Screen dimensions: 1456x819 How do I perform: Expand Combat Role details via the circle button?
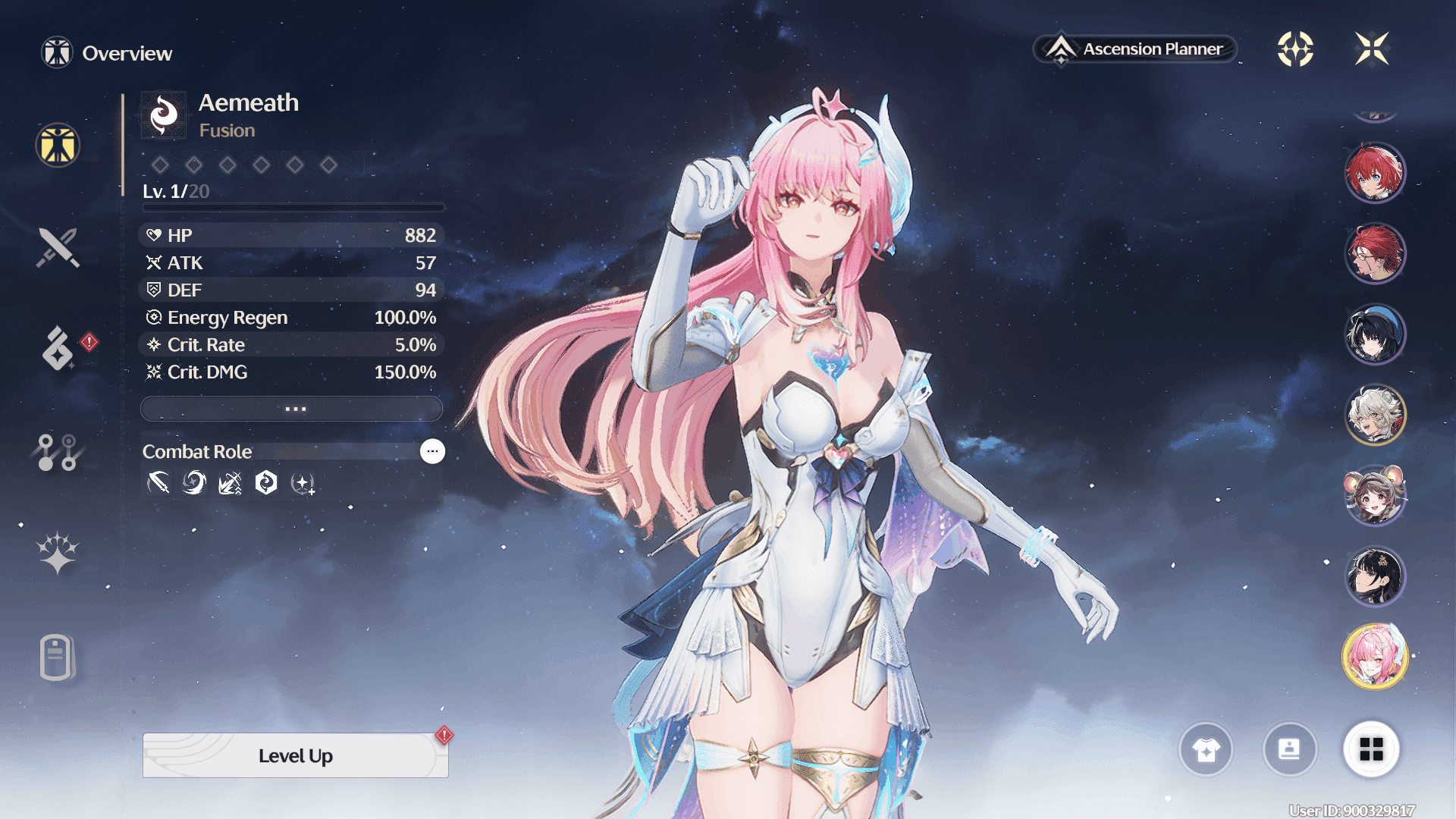tap(432, 451)
